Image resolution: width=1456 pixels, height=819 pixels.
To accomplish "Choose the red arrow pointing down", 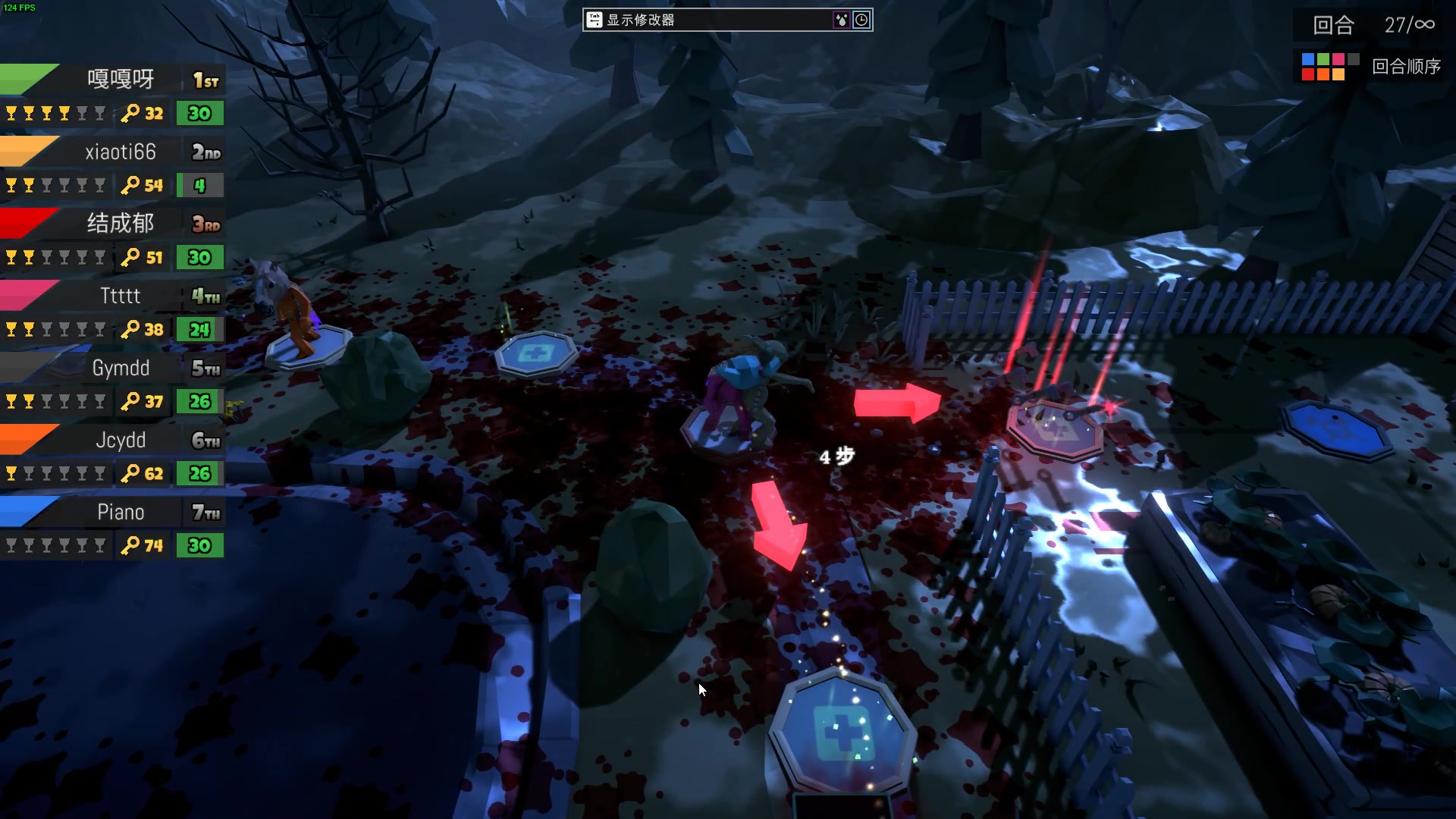I will [x=777, y=525].
